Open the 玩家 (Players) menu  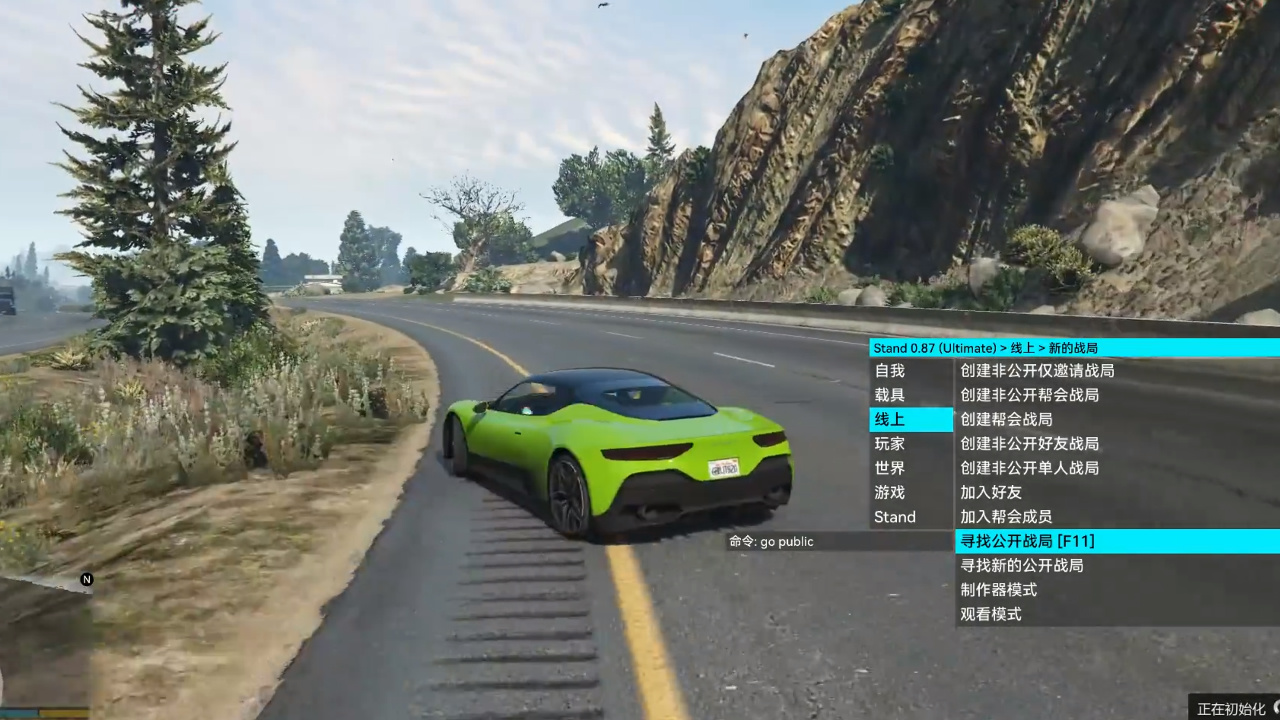(x=889, y=443)
